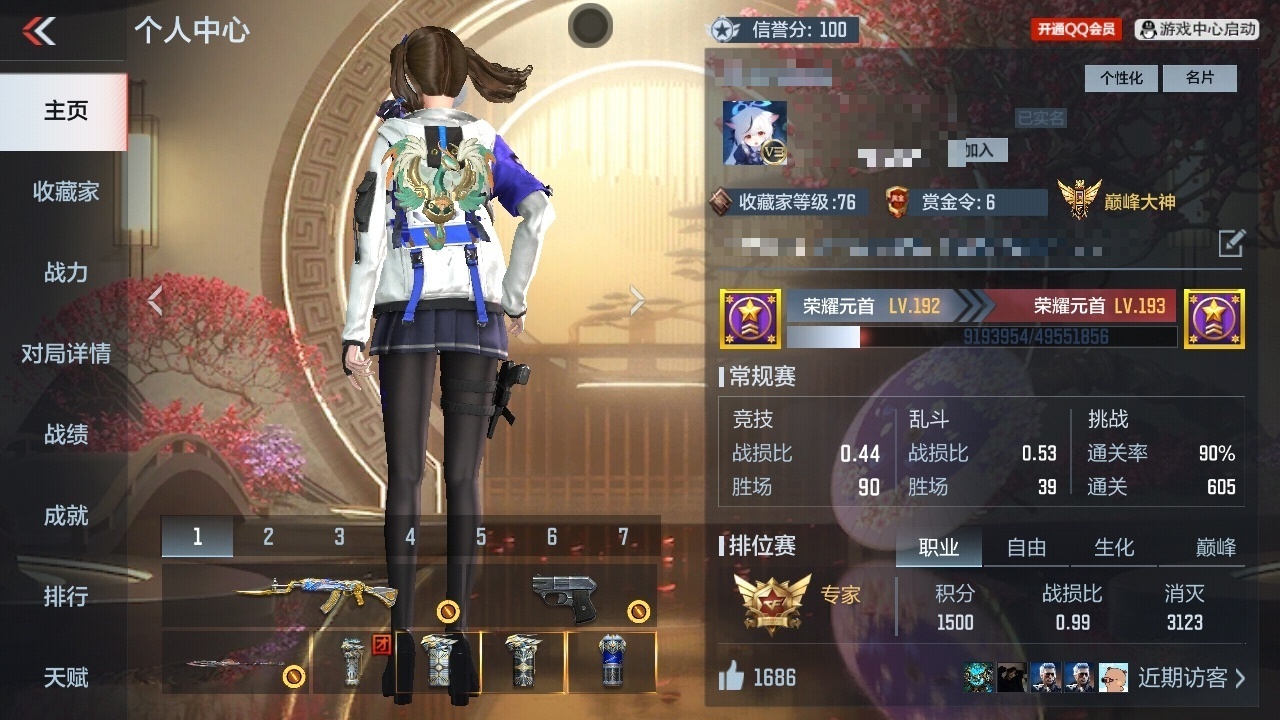1280x720 pixels.
Task: Click the 开通QQ会员 button
Action: pos(1075,30)
